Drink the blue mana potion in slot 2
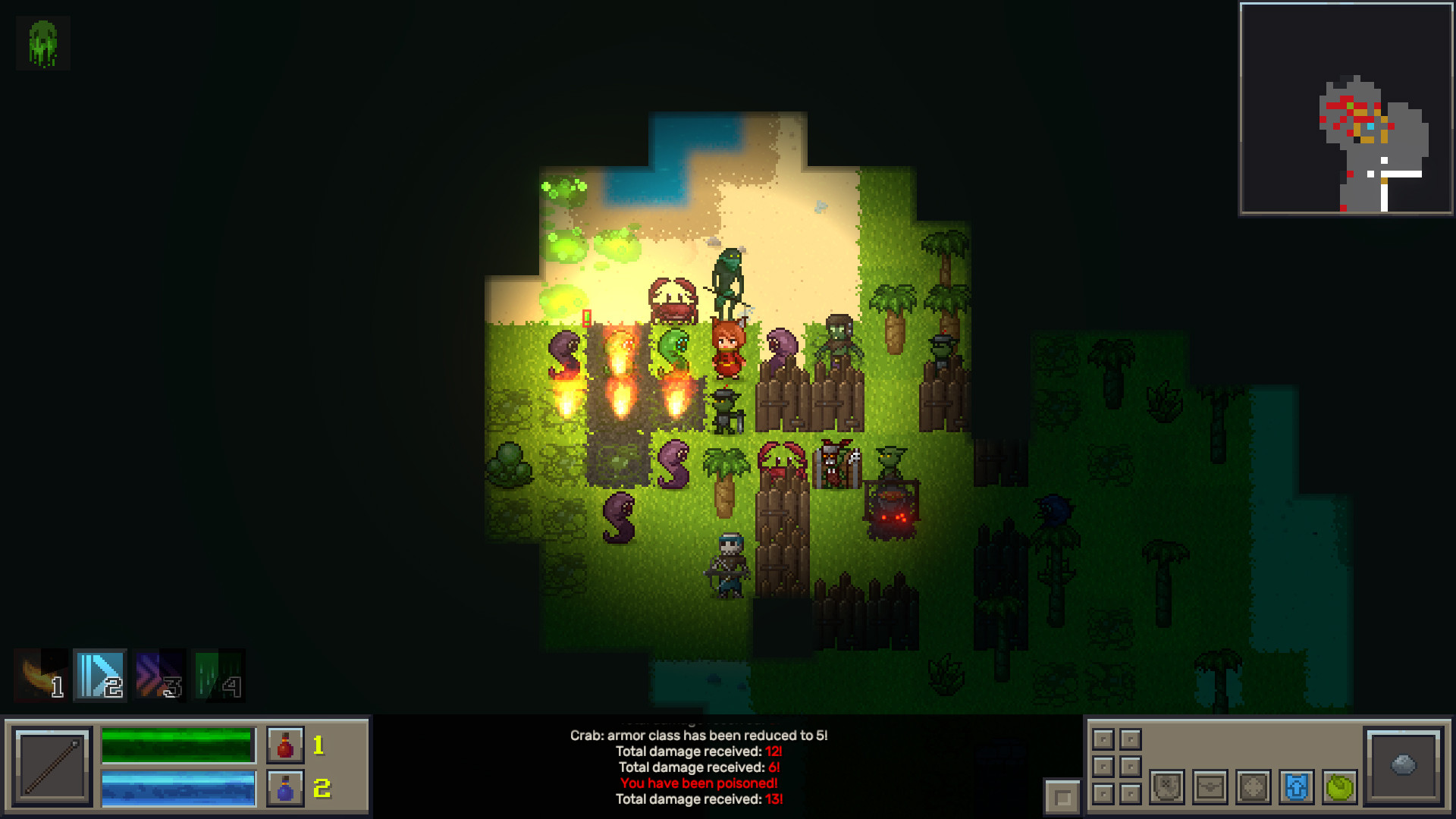 click(x=284, y=789)
